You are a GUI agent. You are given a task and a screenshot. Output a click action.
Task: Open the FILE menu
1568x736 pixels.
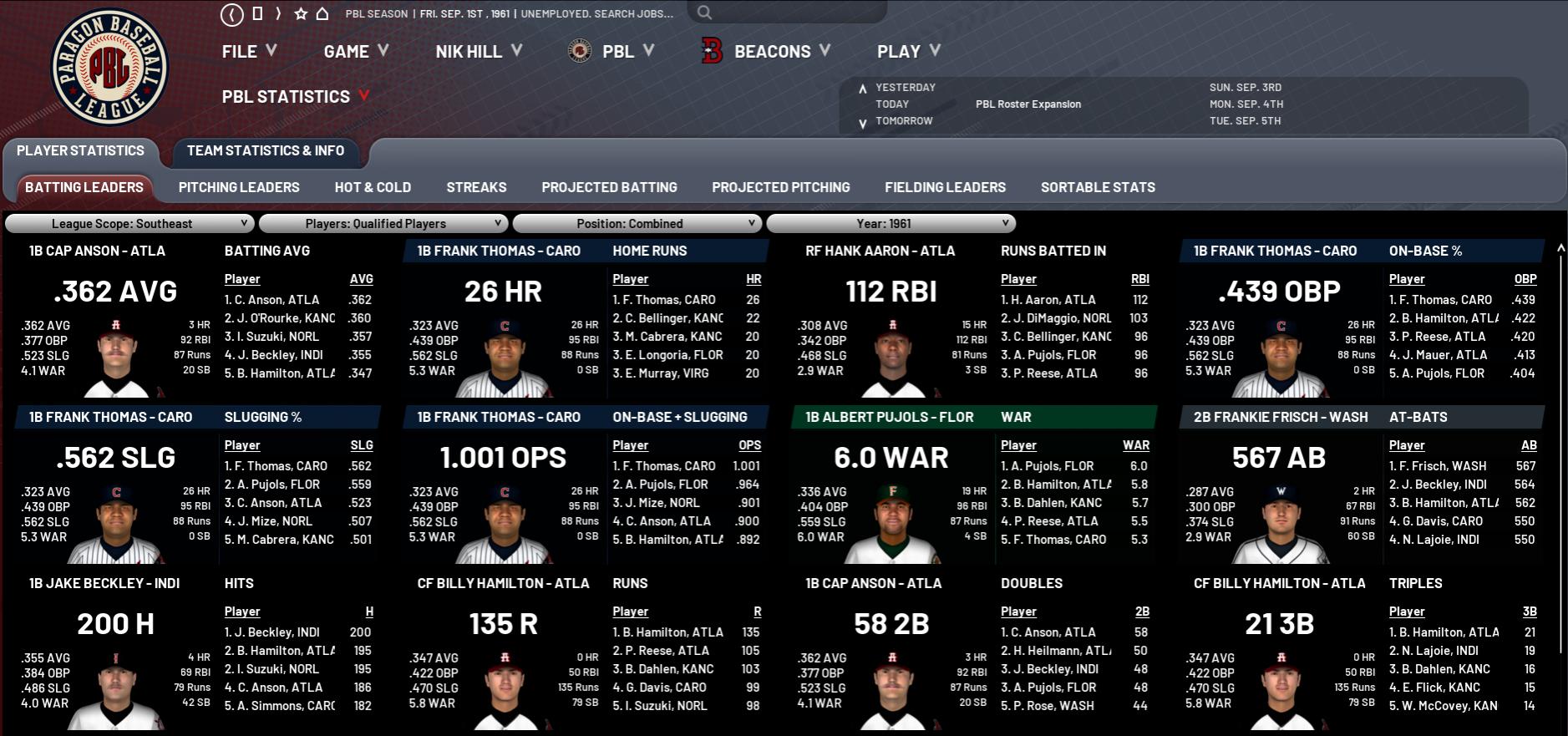tap(248, 52)
